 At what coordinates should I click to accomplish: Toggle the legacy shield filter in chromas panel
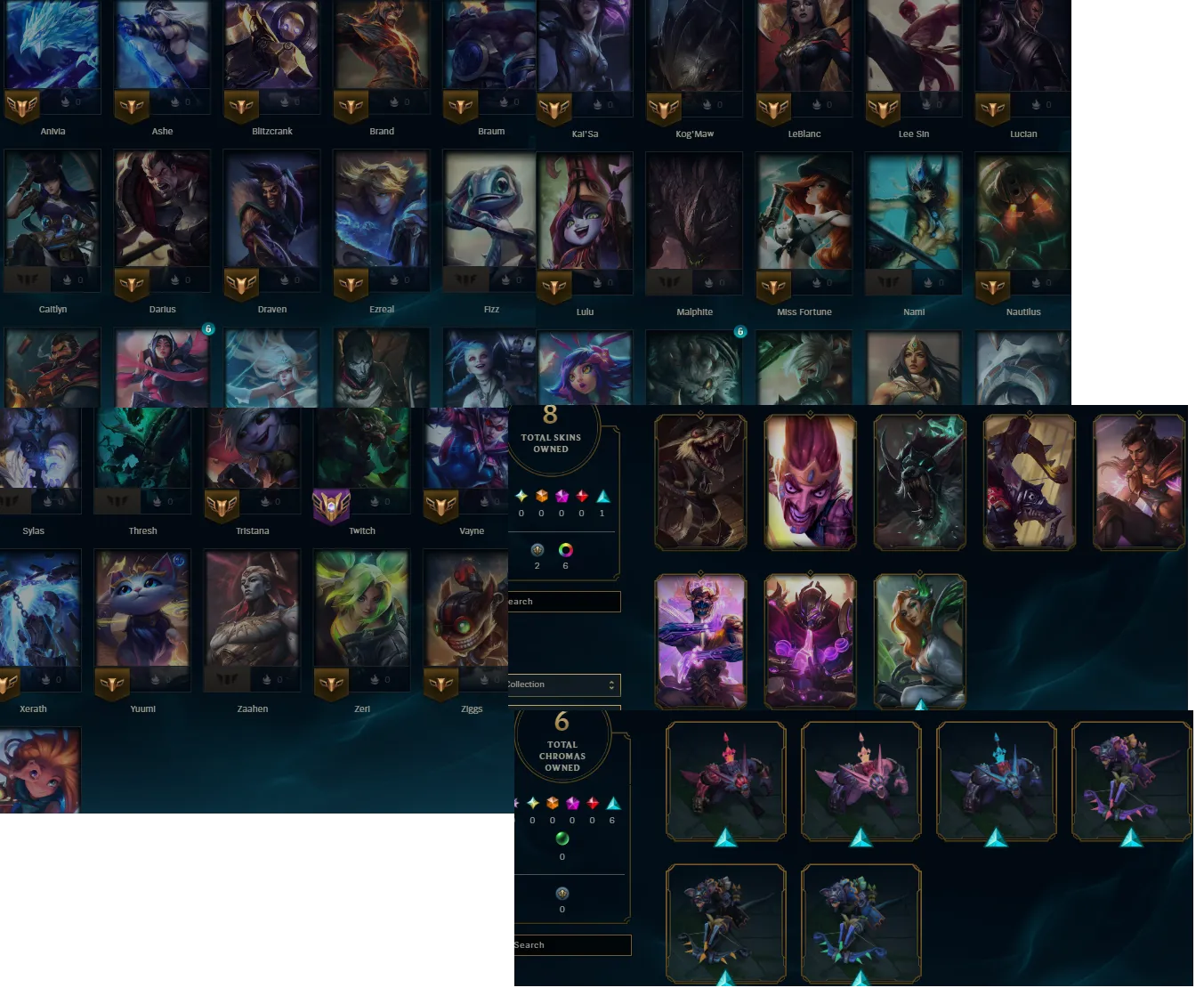point(562,895)
